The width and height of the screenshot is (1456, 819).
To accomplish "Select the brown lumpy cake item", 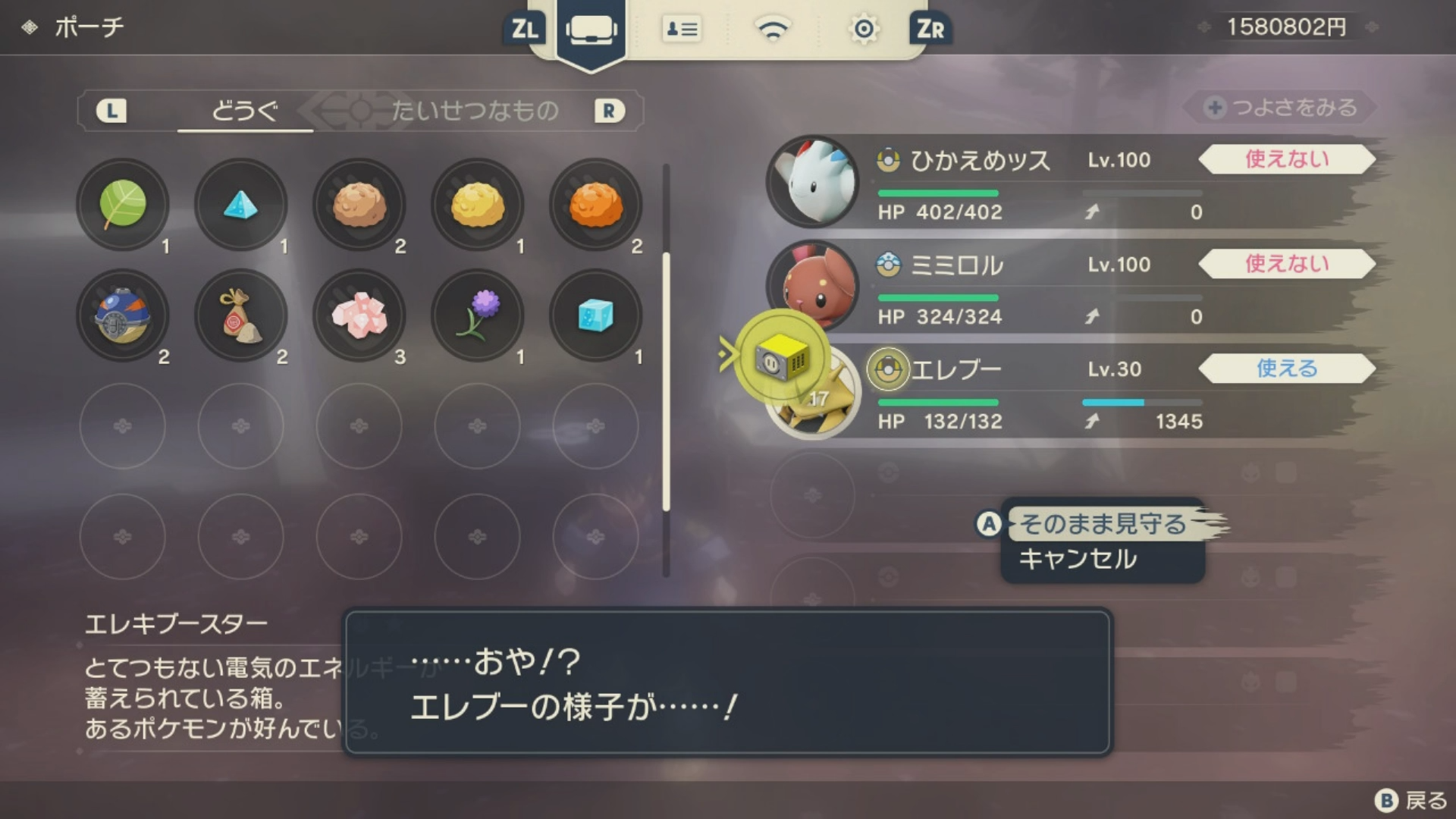I will [x=359, y=204].
